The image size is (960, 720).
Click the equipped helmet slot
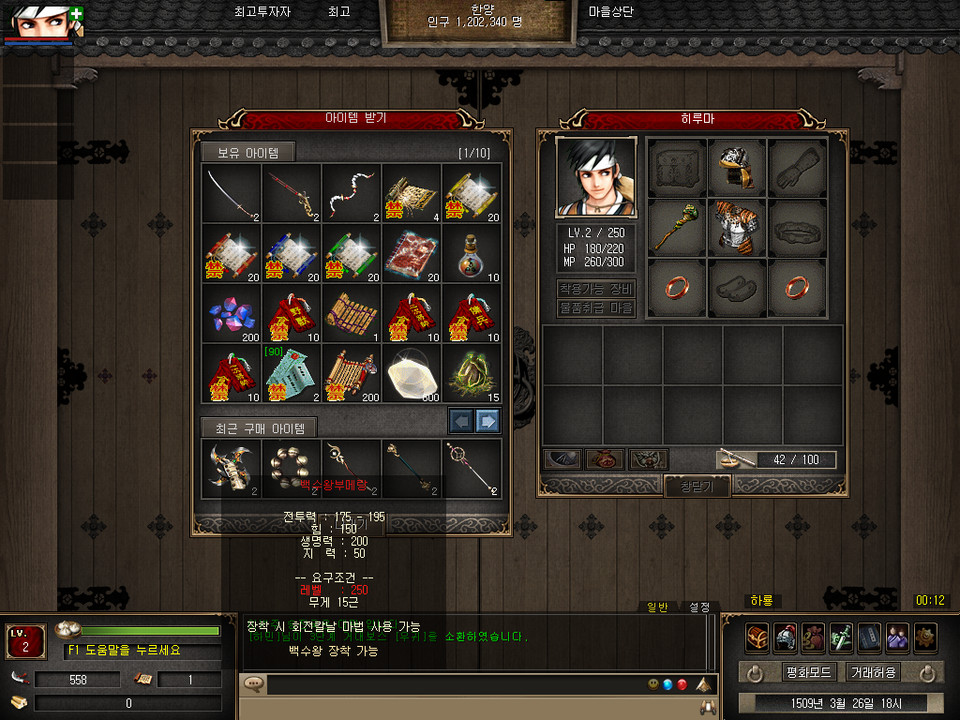click(x=737, y=167)
